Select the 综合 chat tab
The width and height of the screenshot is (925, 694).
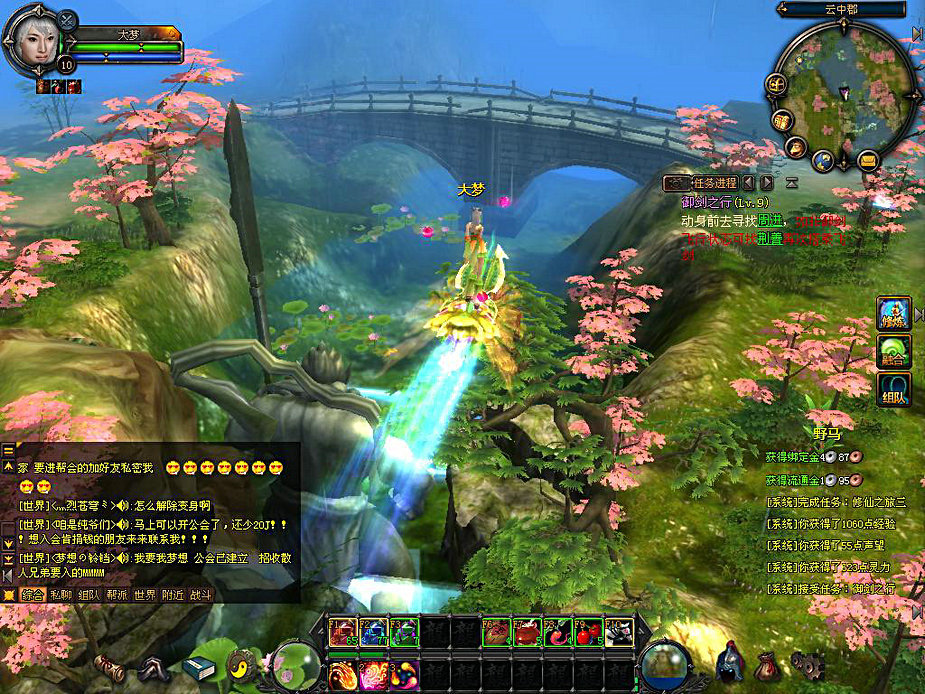pyautogui.click(x=32, y=595)
